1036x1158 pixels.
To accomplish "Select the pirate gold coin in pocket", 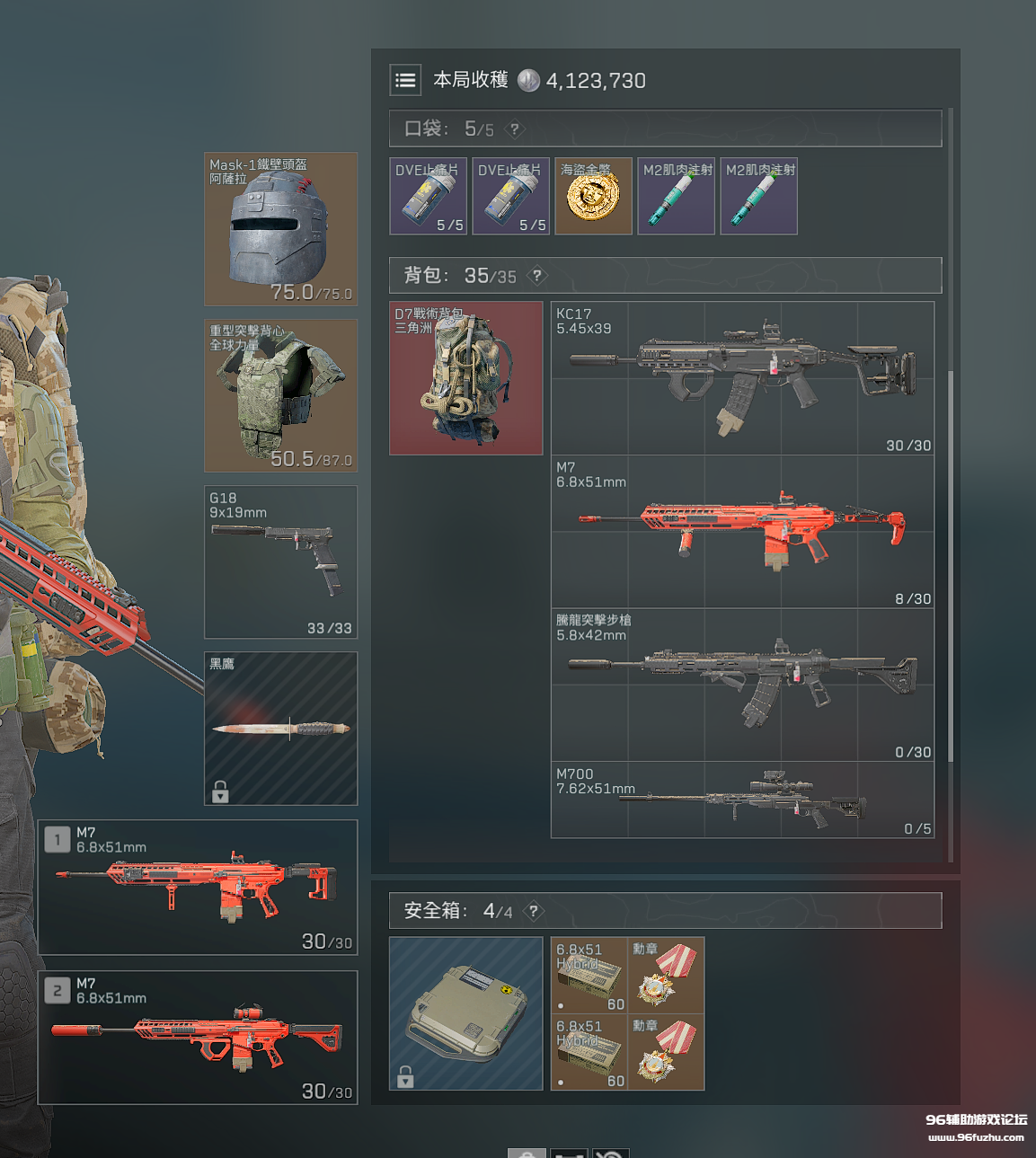I will click(x=593, y=196).
